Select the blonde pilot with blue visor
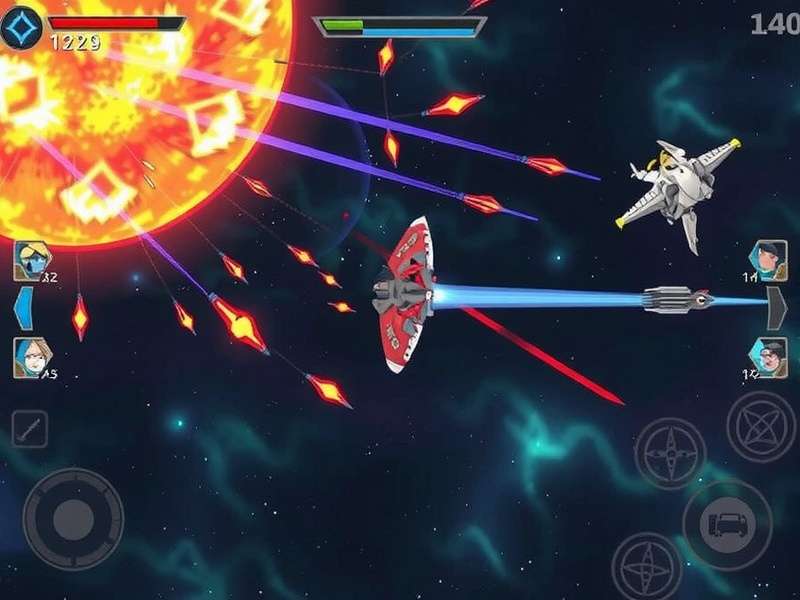Viewport: 800px width, 600px height. 29,260
